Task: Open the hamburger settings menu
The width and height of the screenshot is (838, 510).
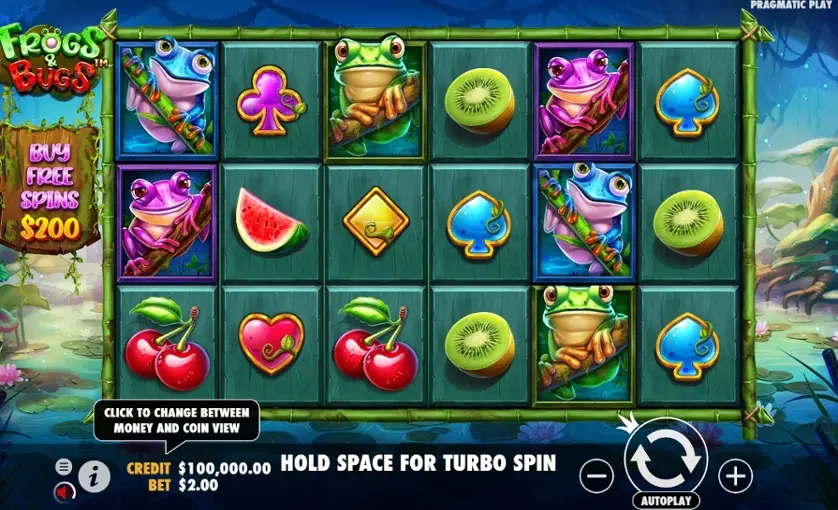Action: coord(64,467)
